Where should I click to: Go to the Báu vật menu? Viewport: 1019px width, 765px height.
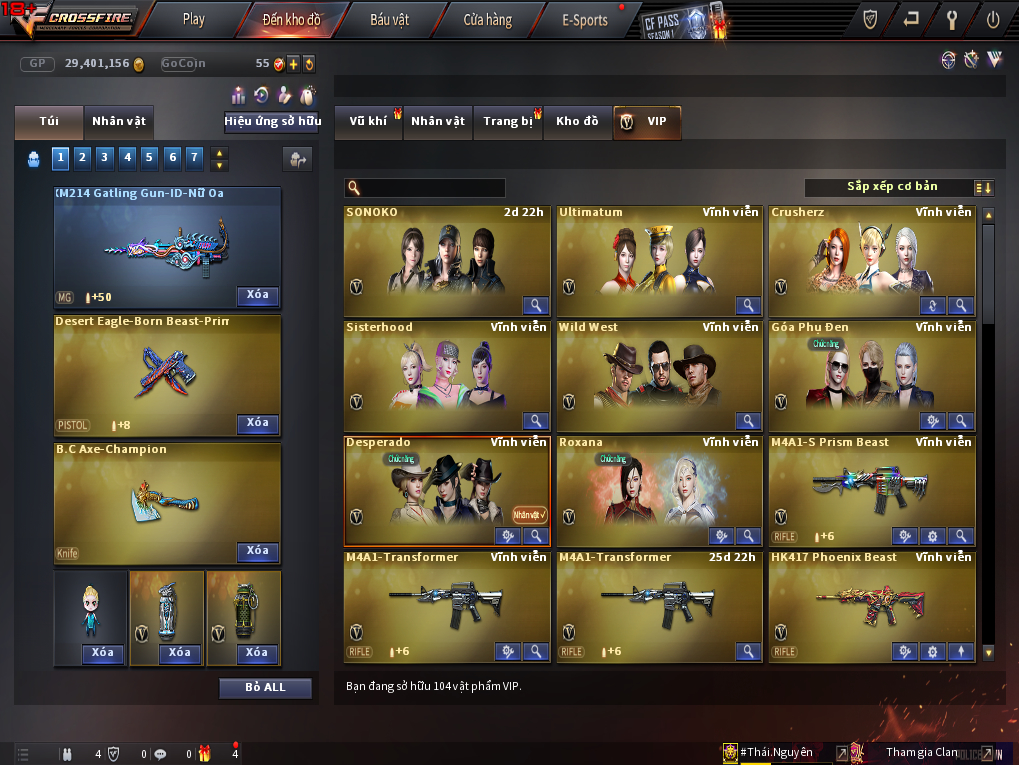[390, 19]
